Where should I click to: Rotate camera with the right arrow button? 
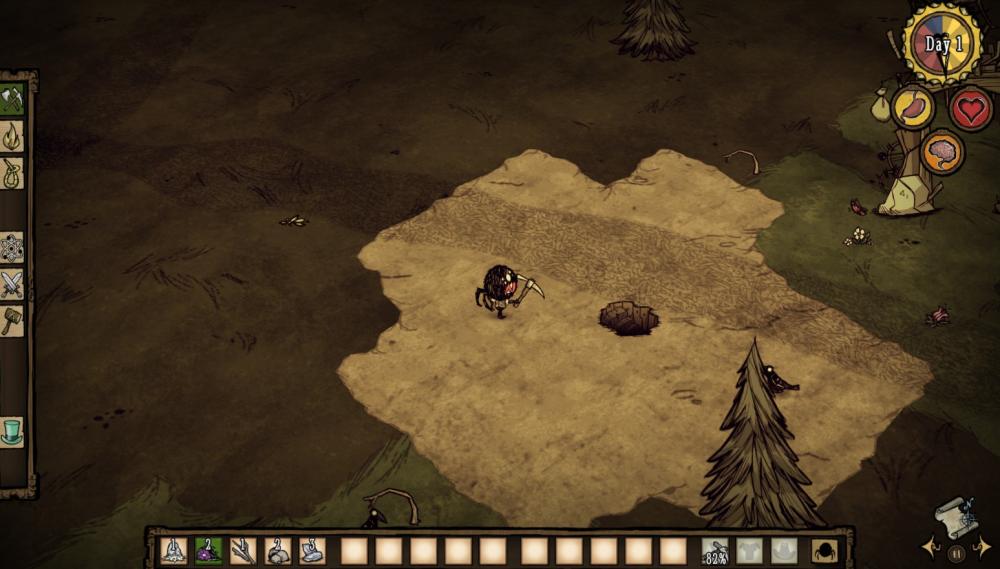pos(984,548)
